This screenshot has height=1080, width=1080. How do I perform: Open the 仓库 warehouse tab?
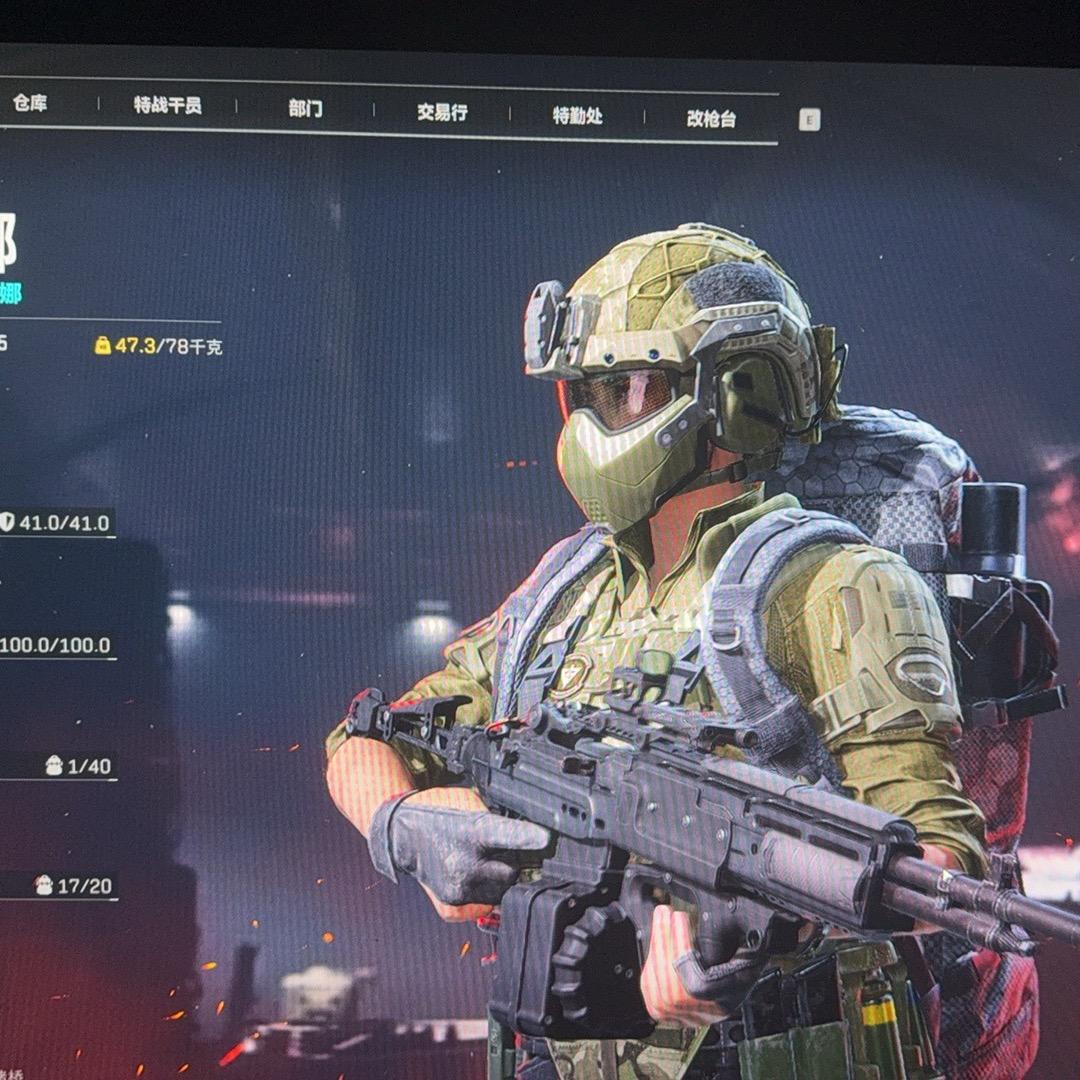tap(30, 103)
